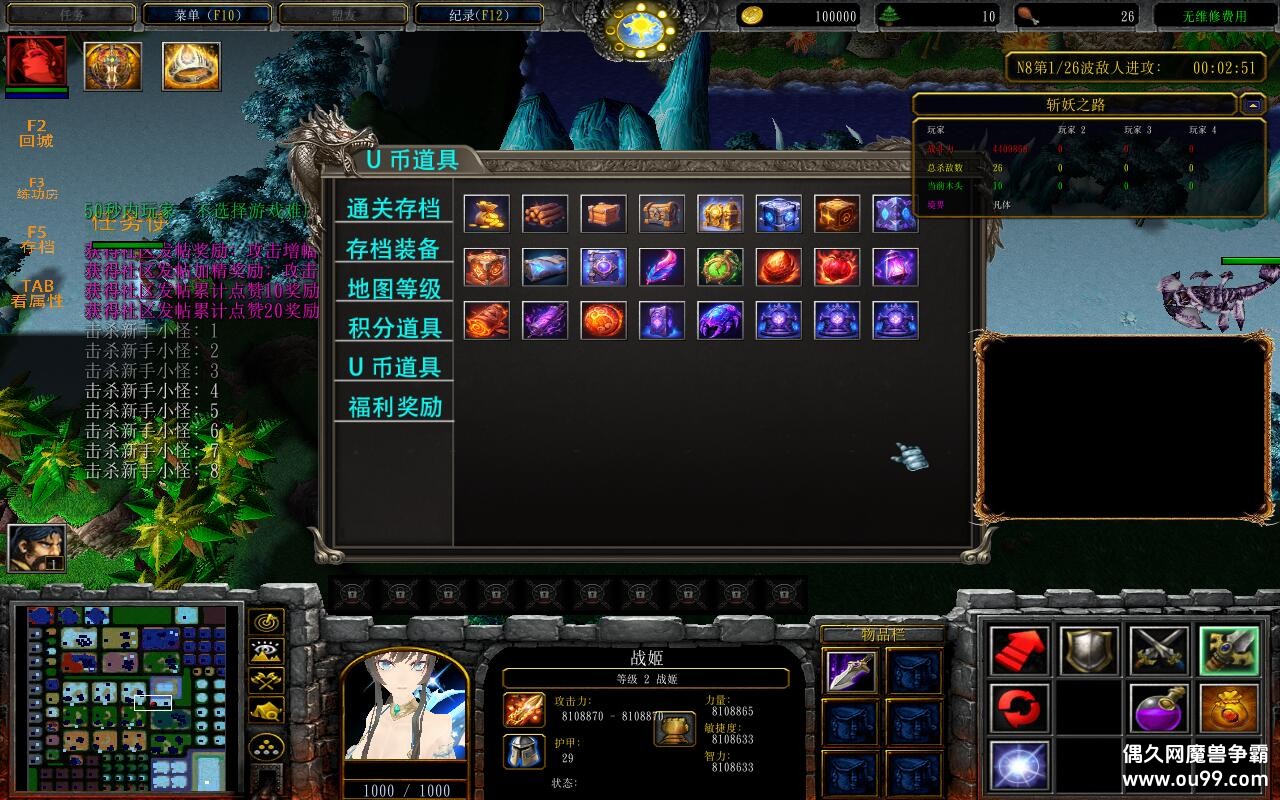1280x800 pixels.
Task: Collapse the 斩妖之路 scoreboard panel
Action: [x=1254, y=104]
